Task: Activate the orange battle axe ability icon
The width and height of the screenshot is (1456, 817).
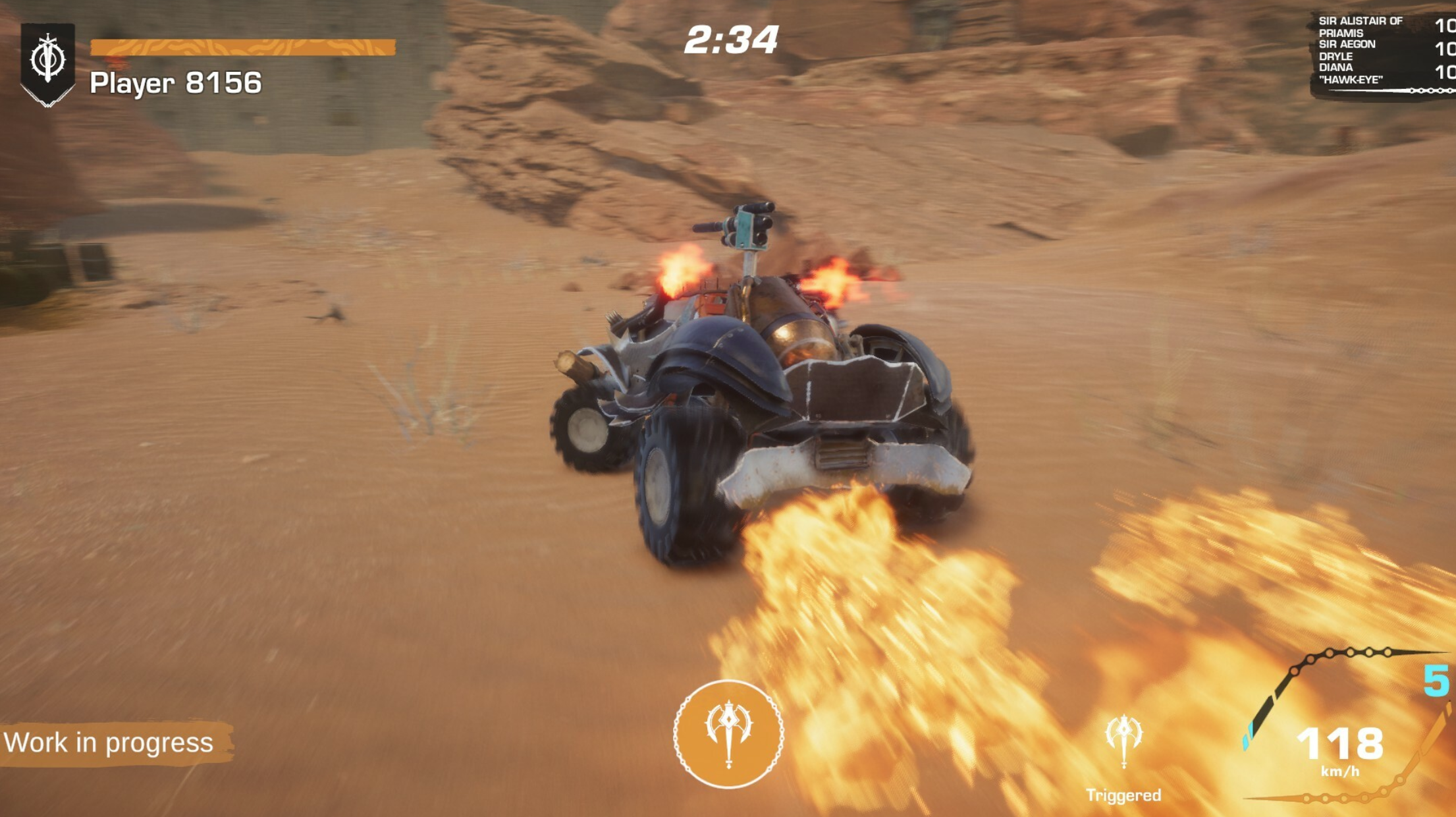Action: click(x=728, y=729)
